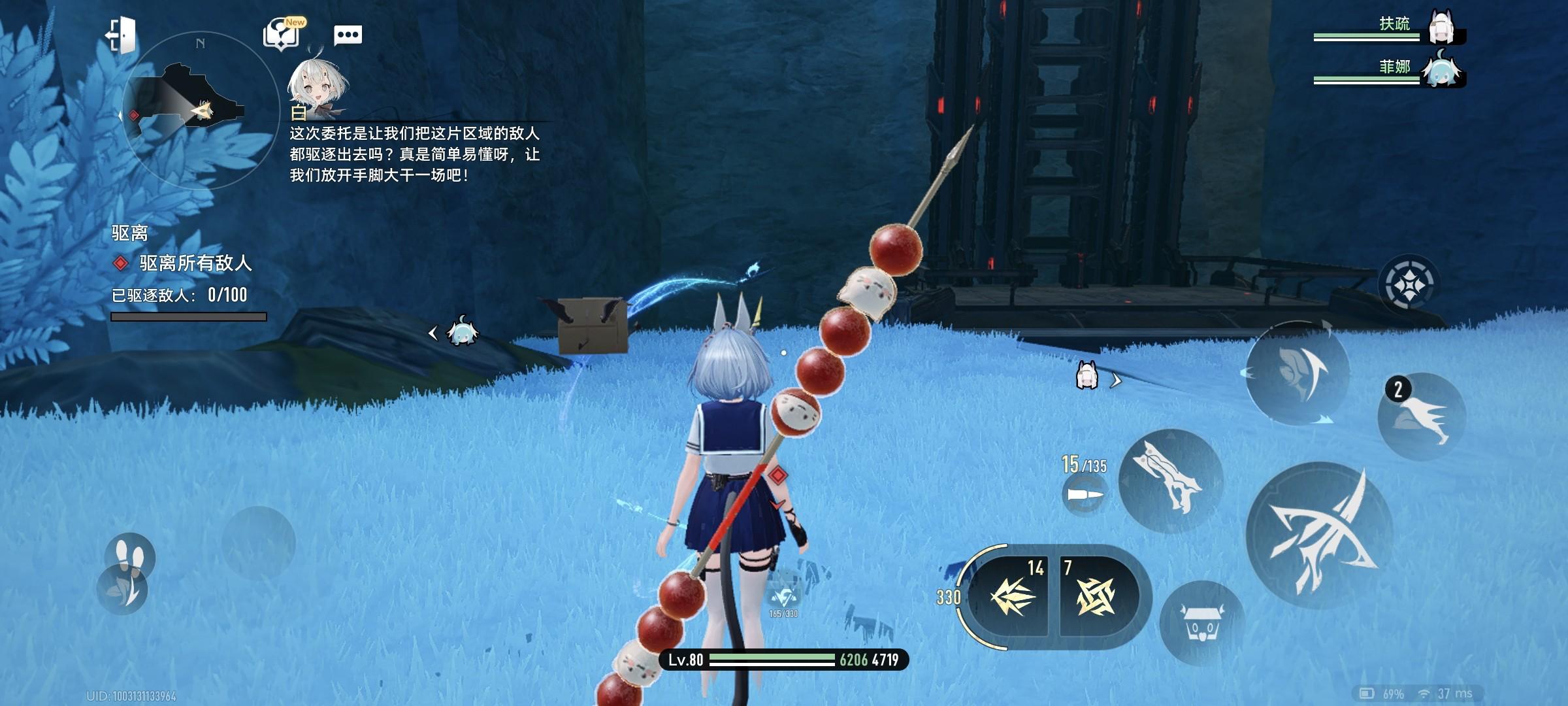
Task: Tap the slide-down movement button
Action: 123,590
